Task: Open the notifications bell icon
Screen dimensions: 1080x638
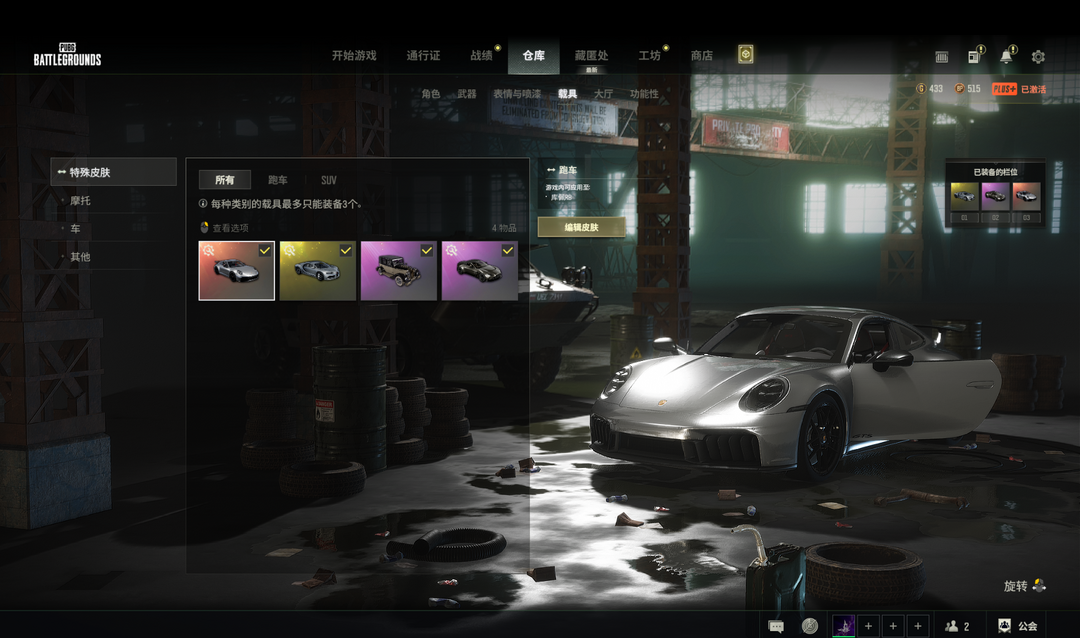Action: pos(1006,57)
